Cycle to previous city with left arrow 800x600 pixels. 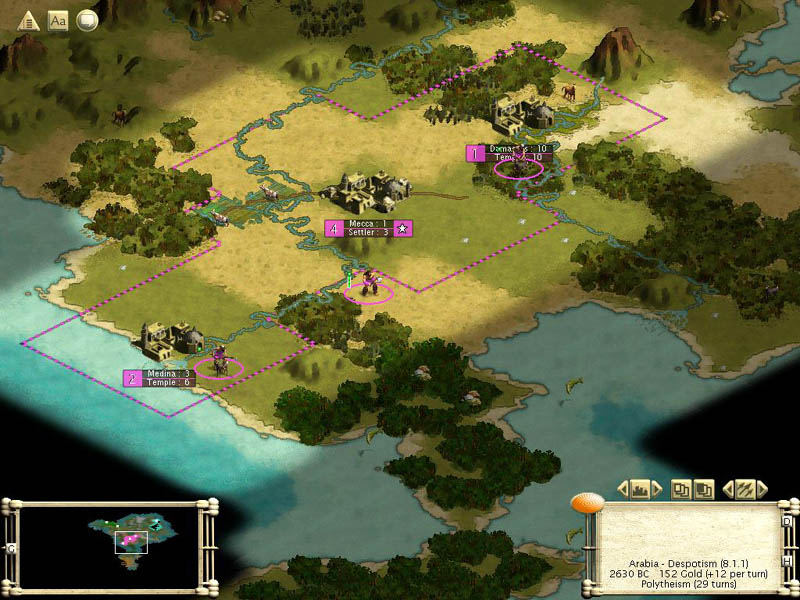coord(623,489)
